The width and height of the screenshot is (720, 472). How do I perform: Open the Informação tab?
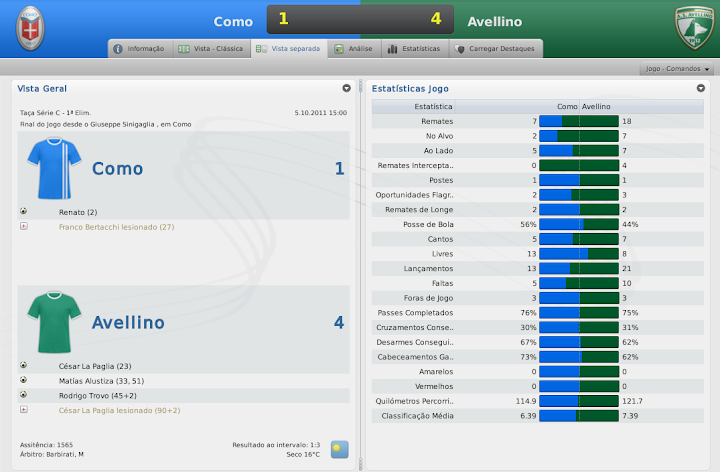(x=138, y=48)
